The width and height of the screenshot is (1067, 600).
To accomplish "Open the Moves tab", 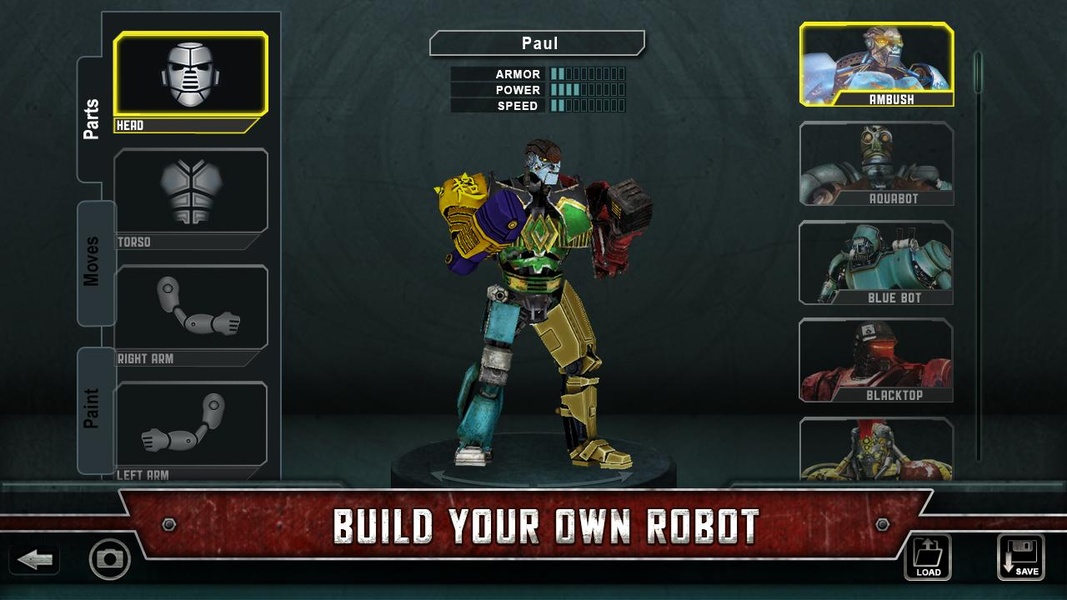I will 92,262.
